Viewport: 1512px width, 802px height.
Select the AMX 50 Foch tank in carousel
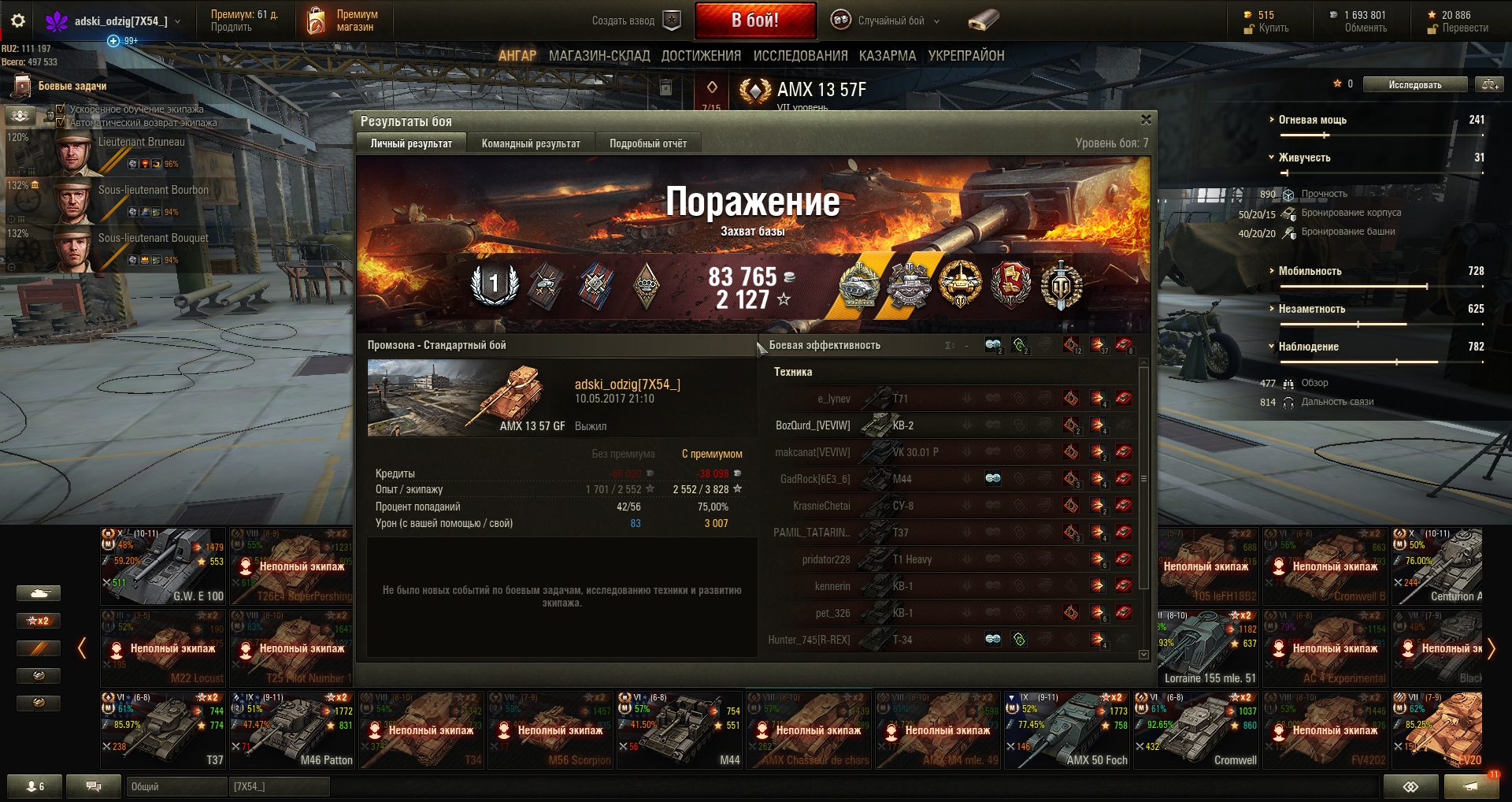coord(1066,730)
